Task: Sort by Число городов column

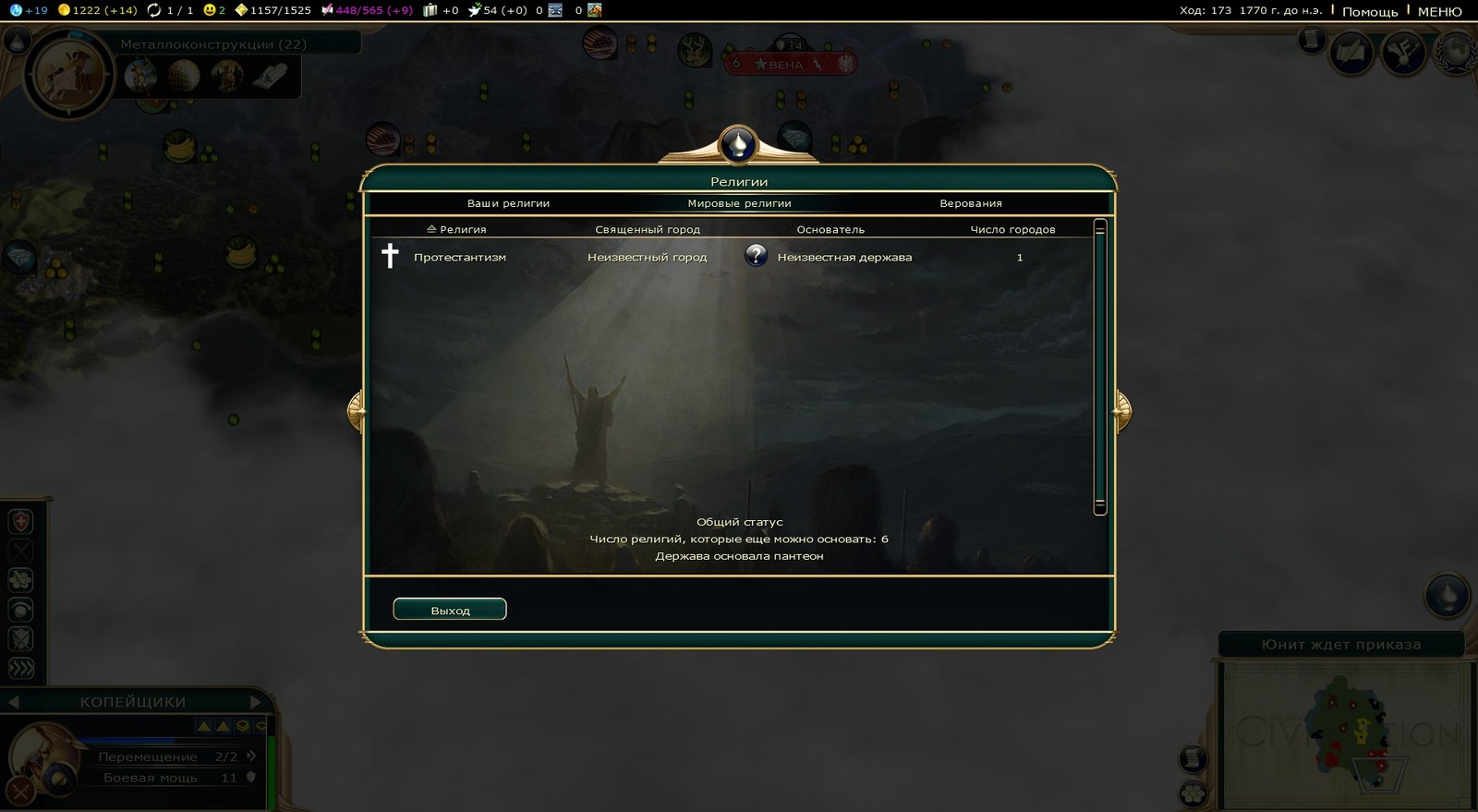Action: [x=1012, y=229]
